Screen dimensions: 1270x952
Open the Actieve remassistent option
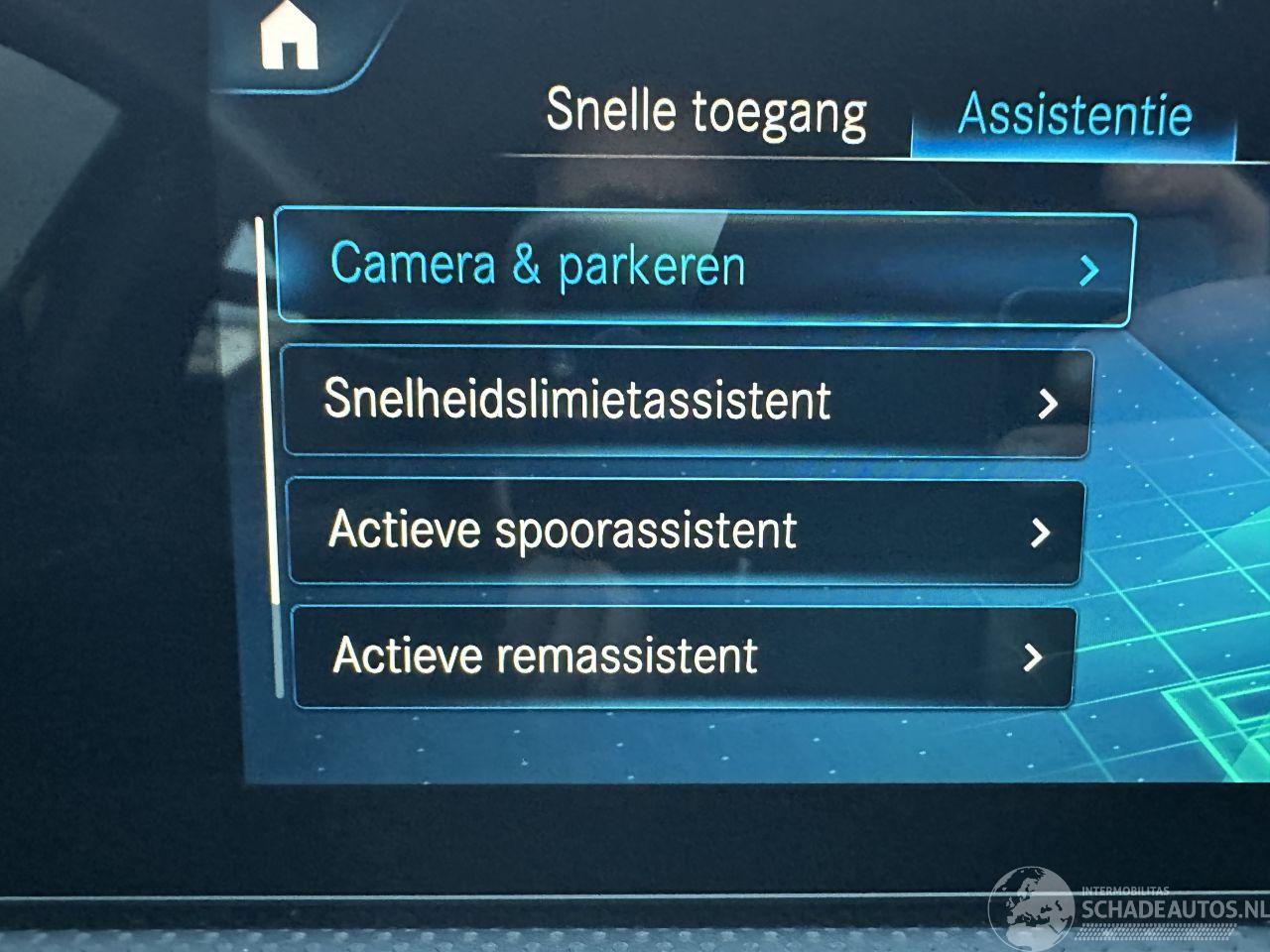click(683, 655)
